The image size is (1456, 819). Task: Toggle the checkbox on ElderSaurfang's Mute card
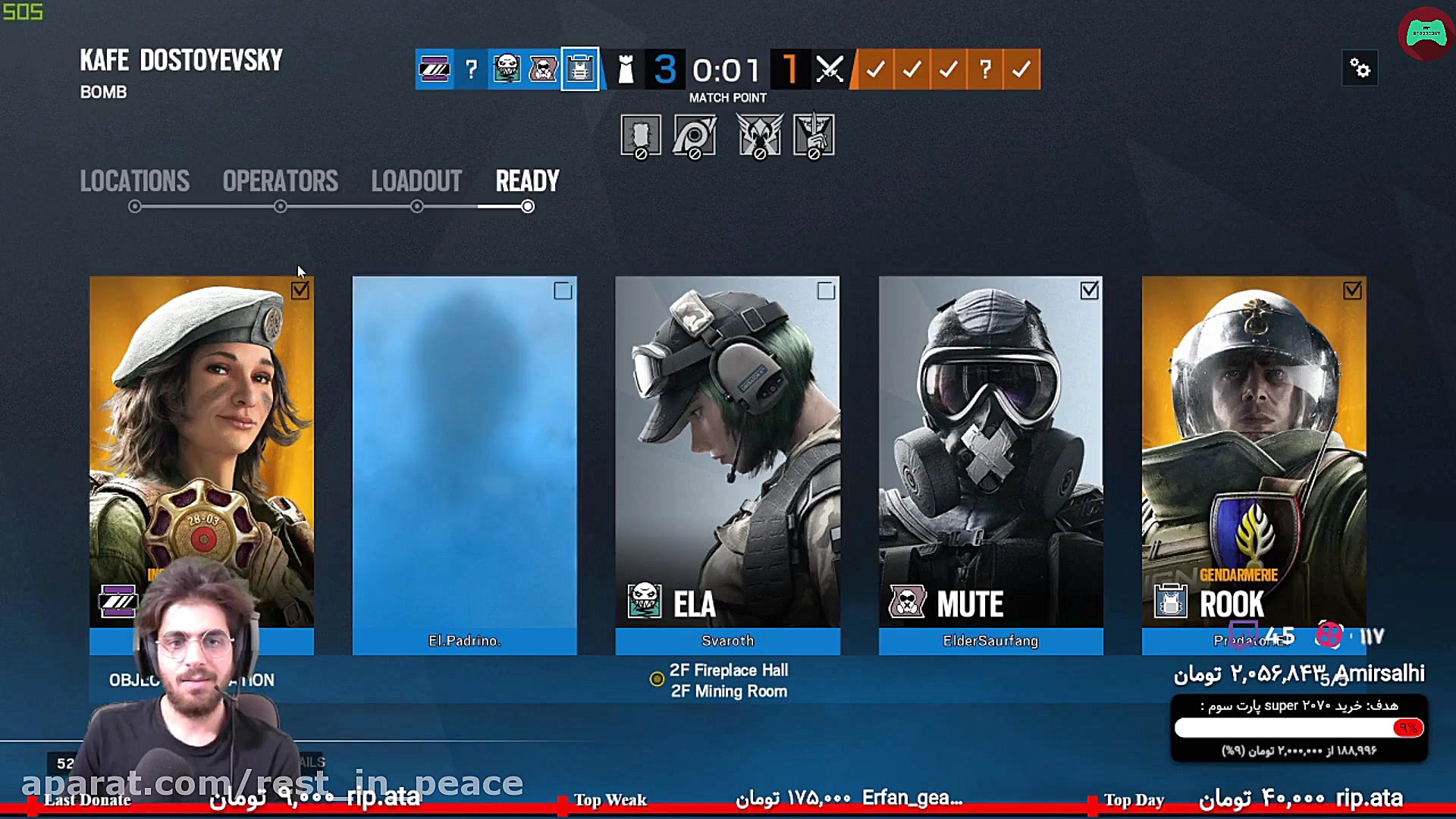coord(1089,291)
